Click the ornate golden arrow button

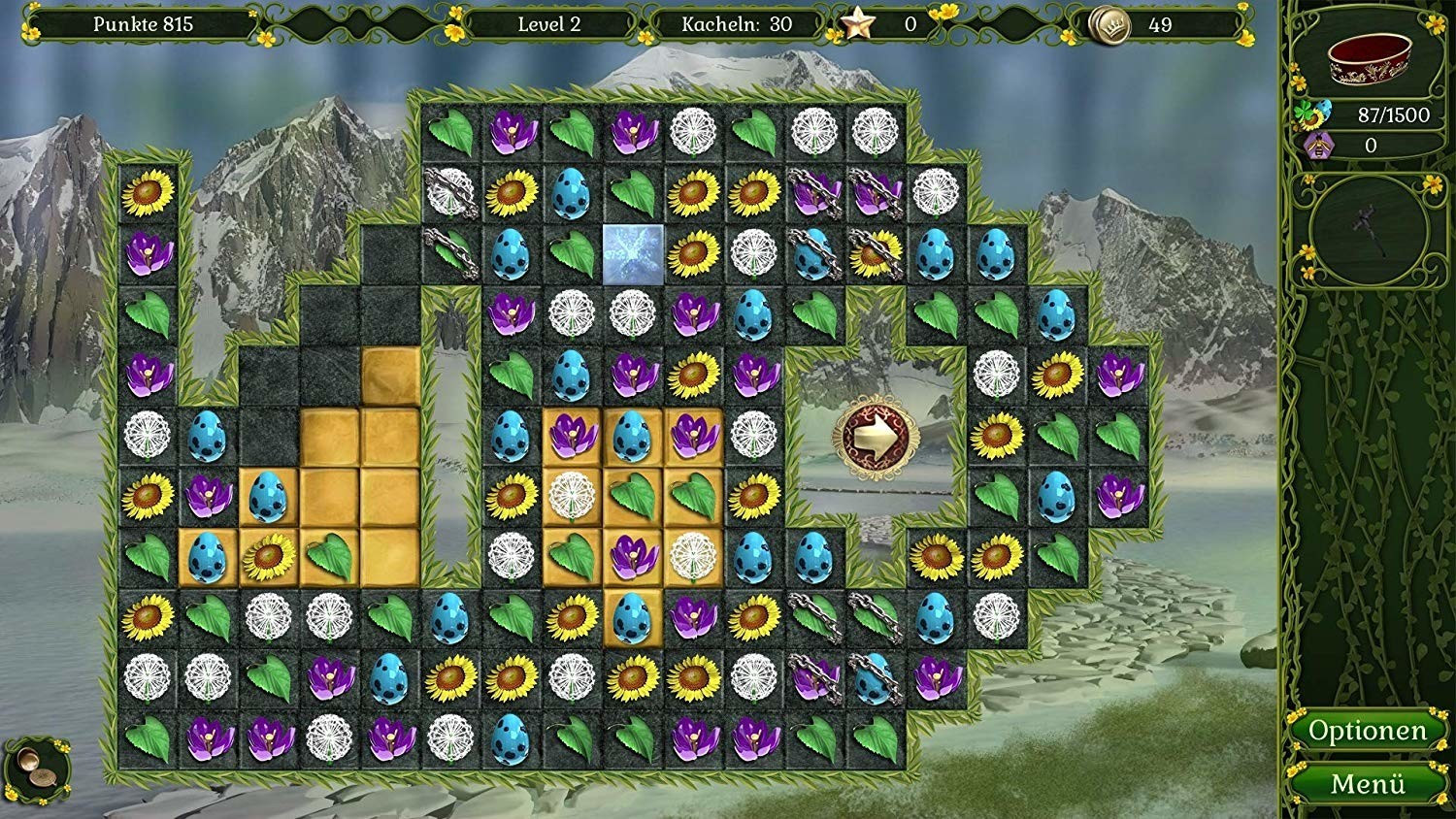tap(877, 438)
